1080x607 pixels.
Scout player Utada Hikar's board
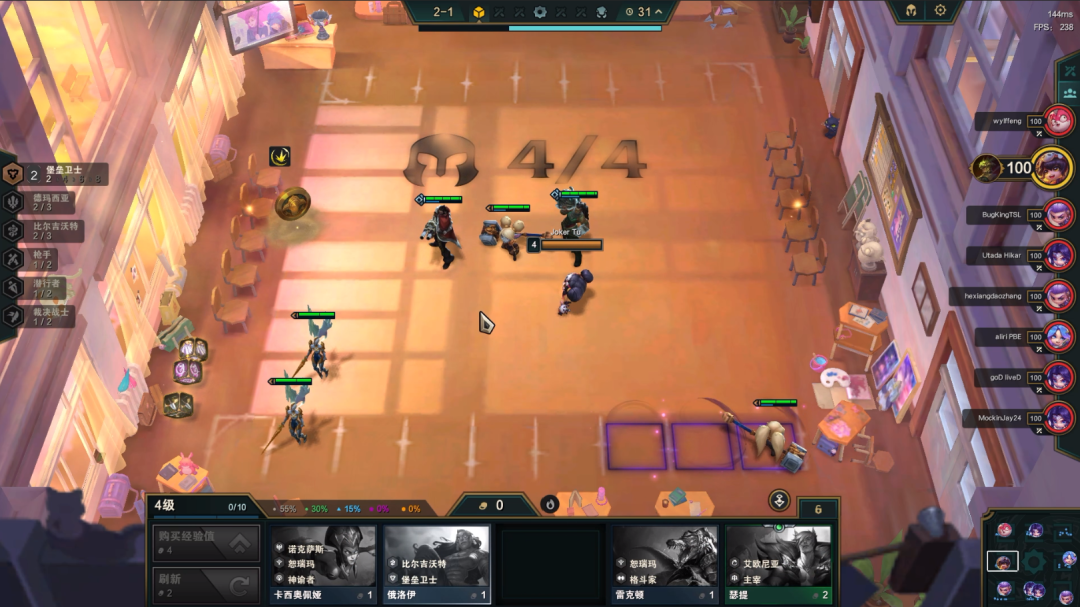coord(1058,255)
